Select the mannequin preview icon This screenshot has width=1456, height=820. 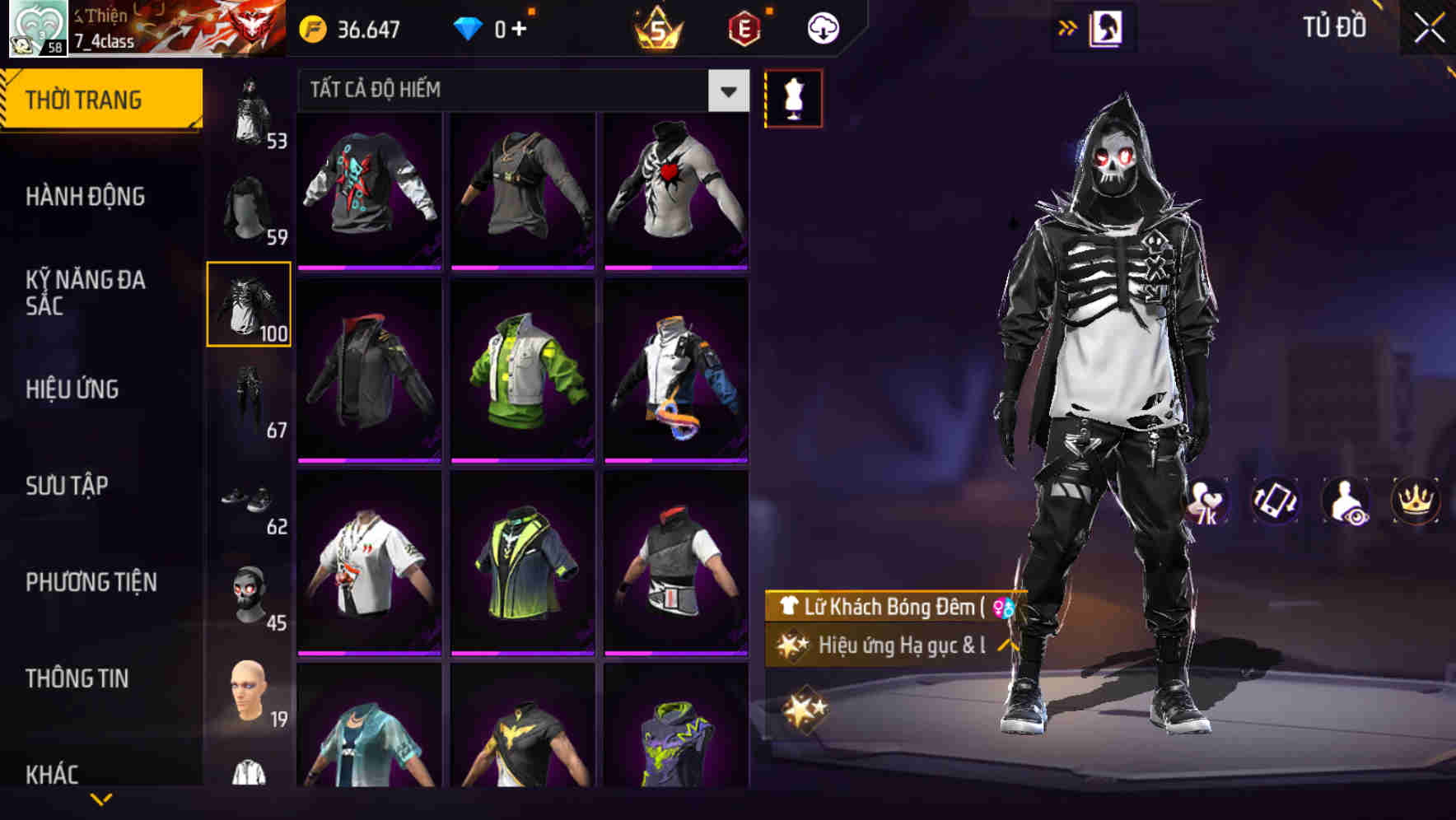coord(793,98)
